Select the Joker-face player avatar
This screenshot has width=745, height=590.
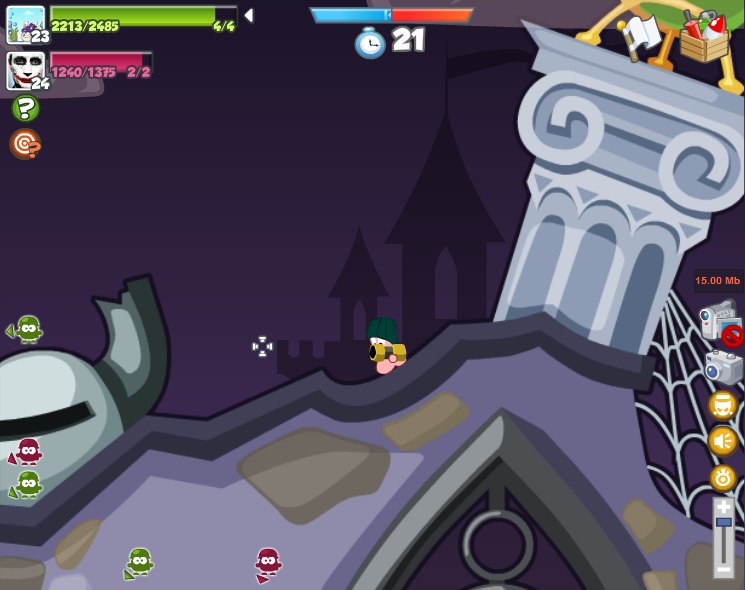pyautogui.click(x=26, y=71)
